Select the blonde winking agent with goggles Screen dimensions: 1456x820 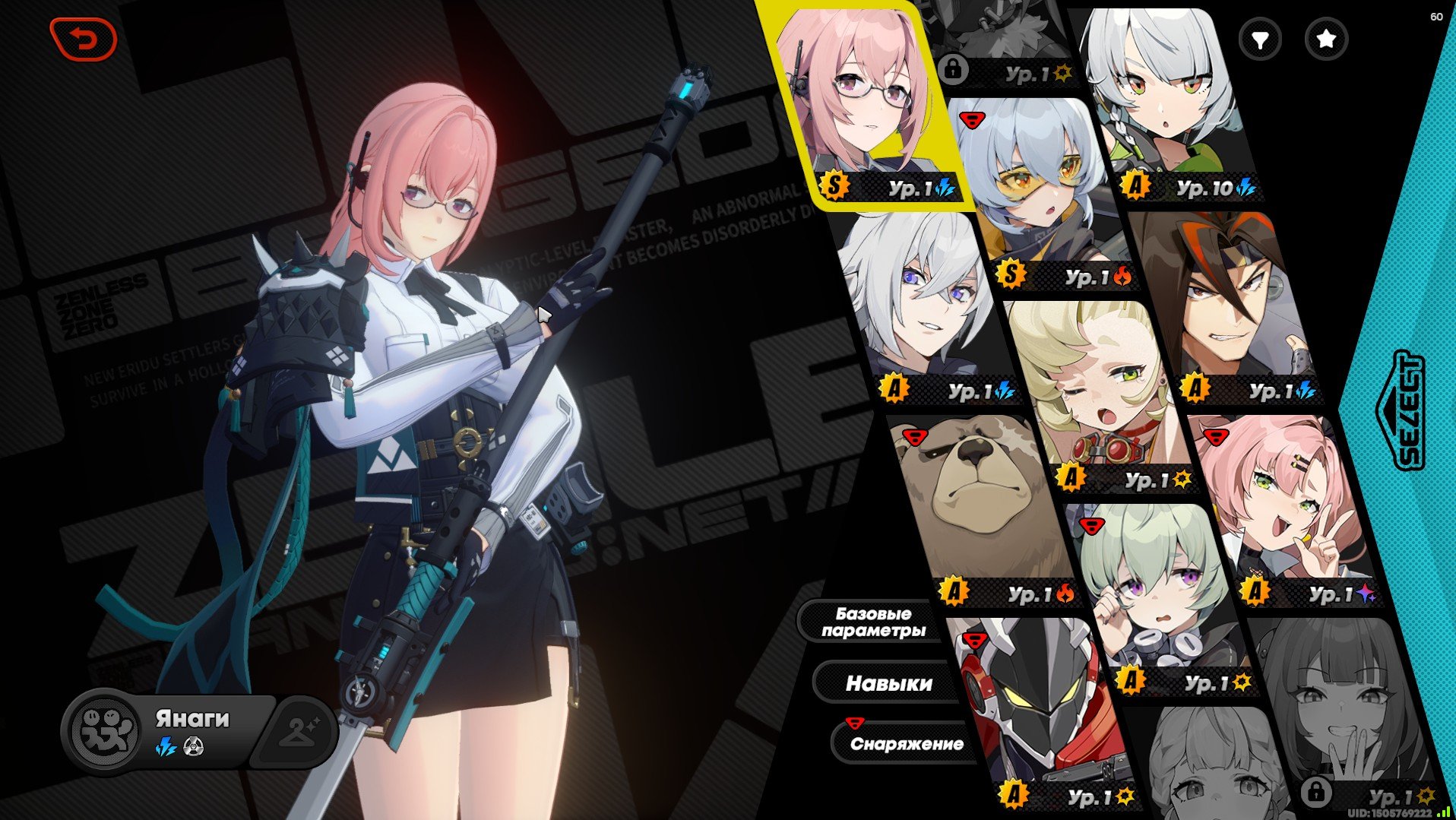click(1098, 388)
